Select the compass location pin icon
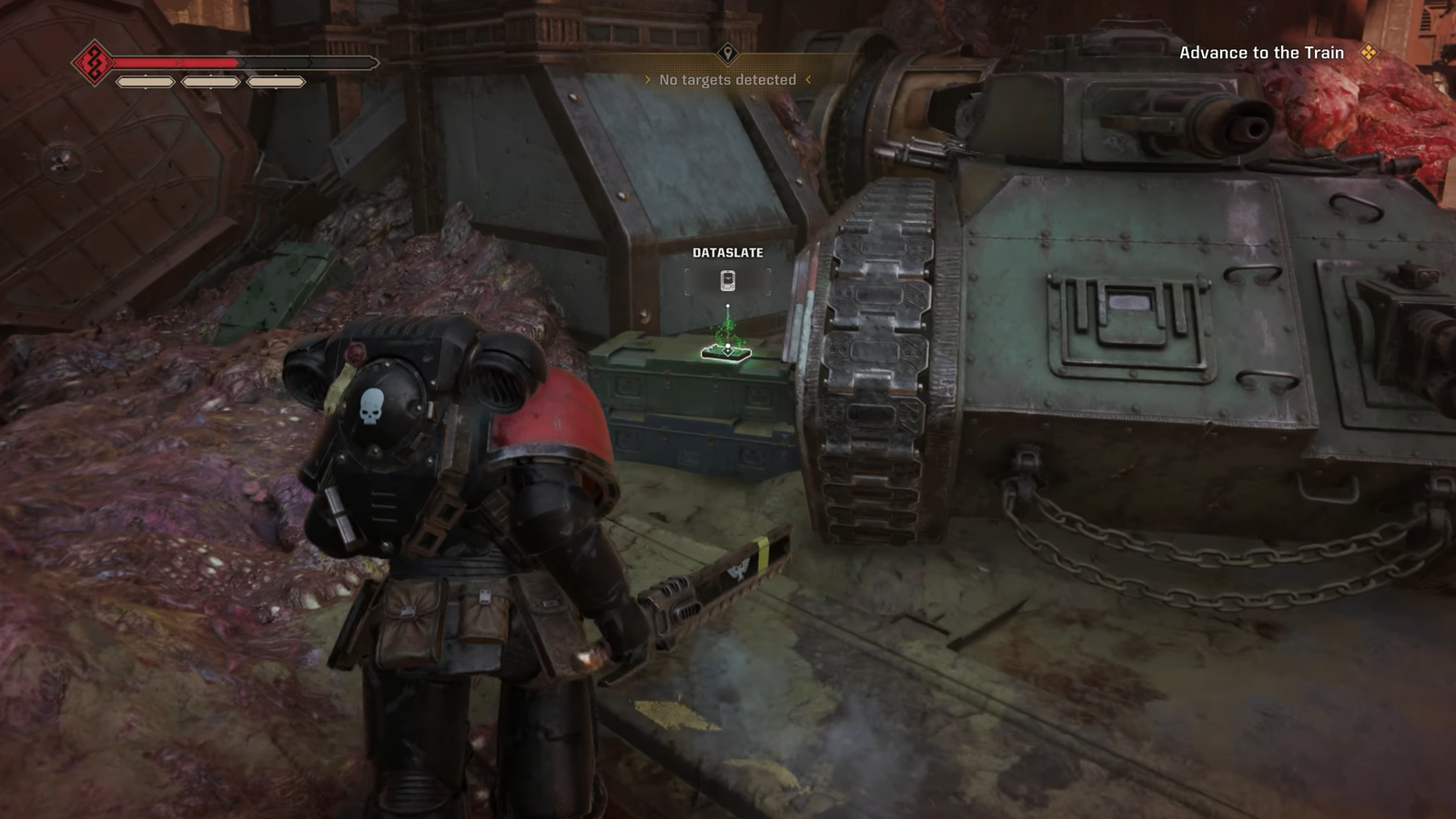Image resolution: width=1456 pixels, height=819 pixels. (727, 54)
